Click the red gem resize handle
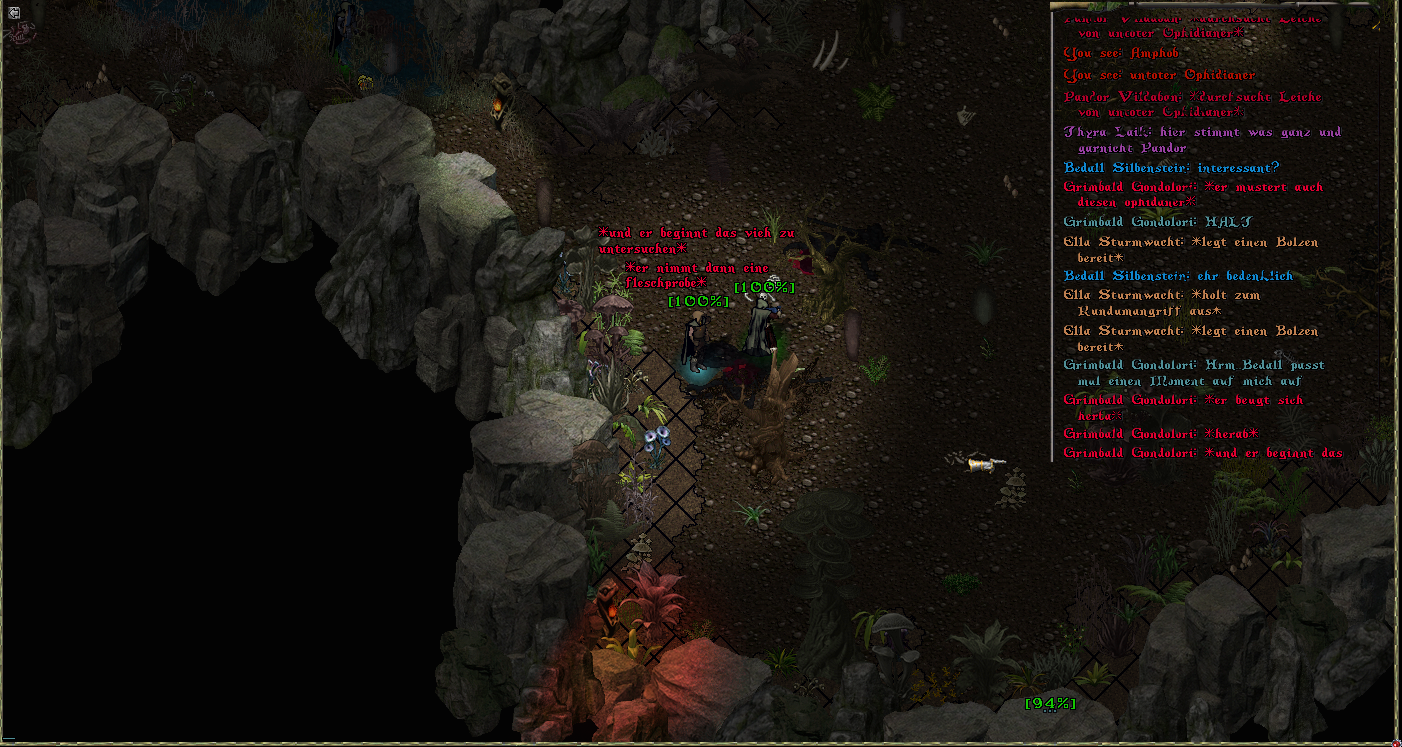 pyautogui.click(x=1395, y=741)
